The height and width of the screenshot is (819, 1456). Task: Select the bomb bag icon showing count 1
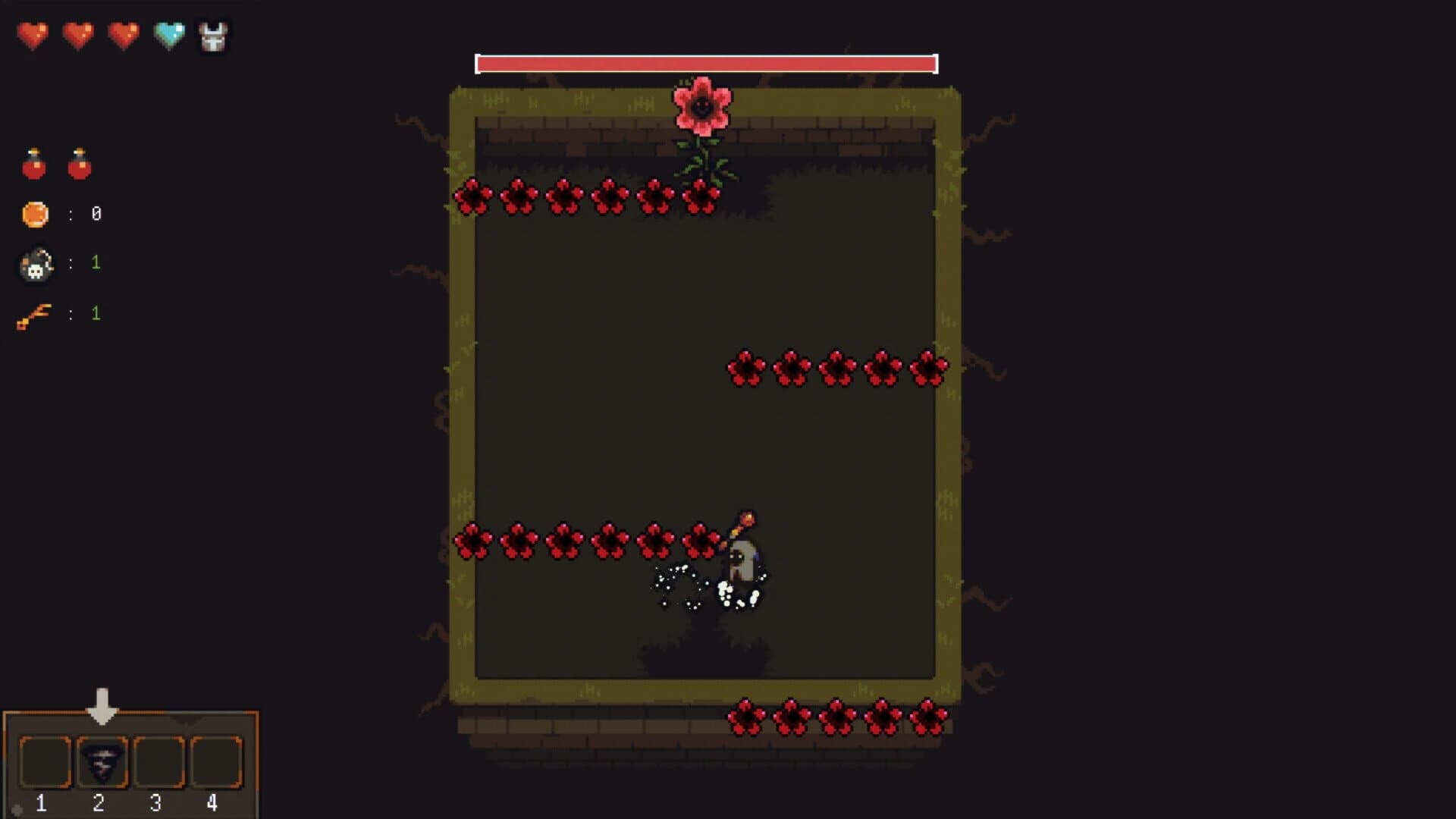[38, 264]
